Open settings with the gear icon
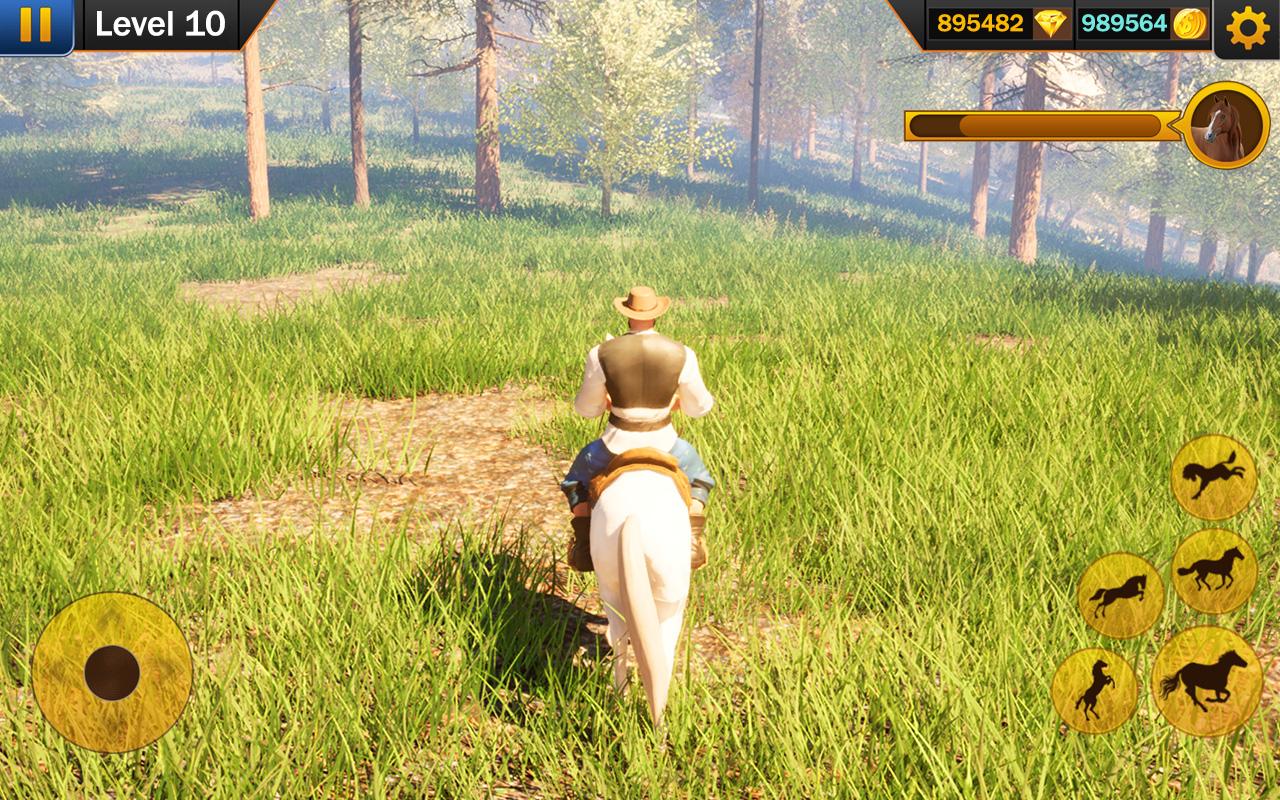The width and height of the screenshot is (1280, 800). (x=1247, y=27)
